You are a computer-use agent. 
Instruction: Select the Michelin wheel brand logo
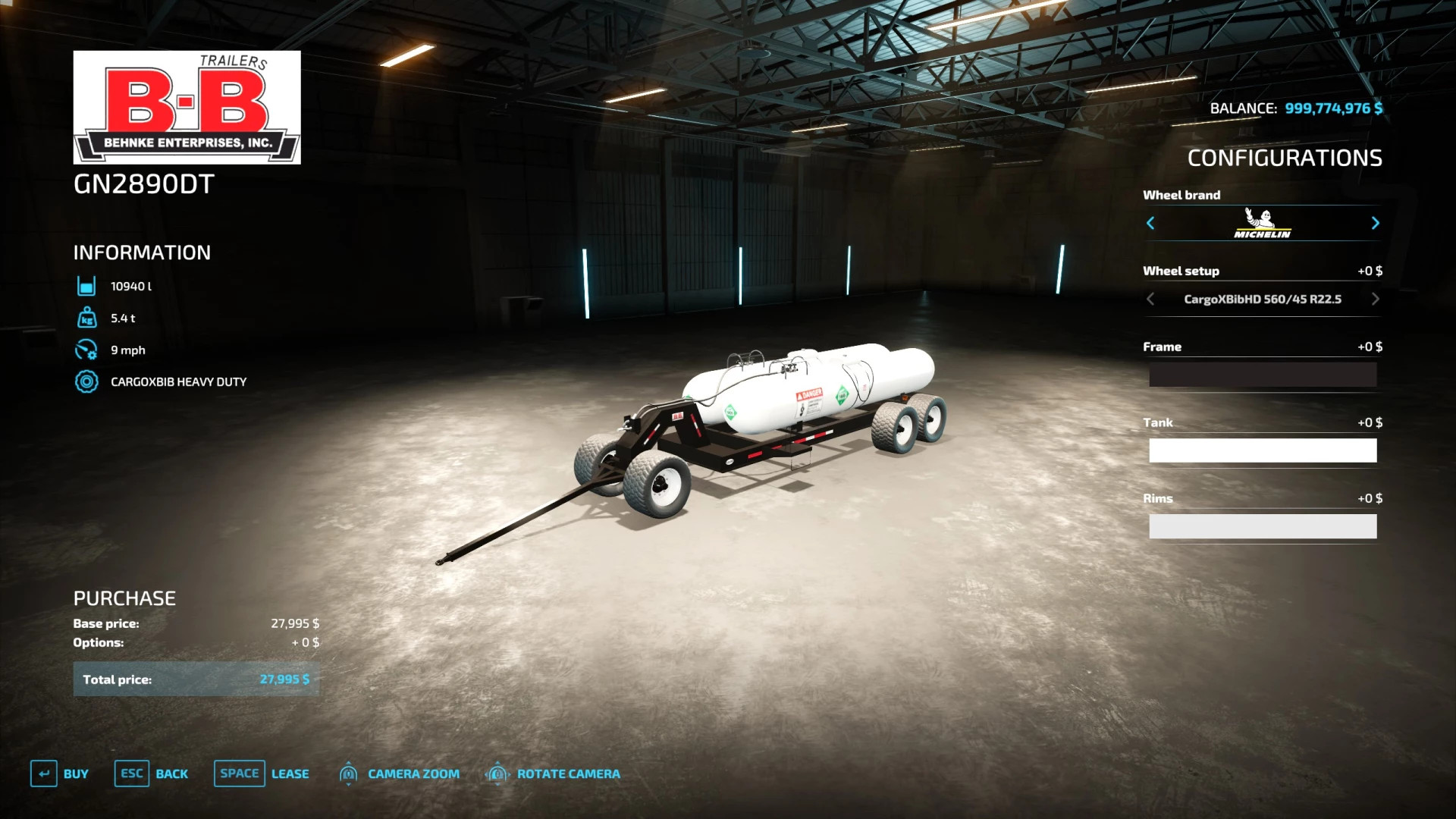click(1262, 224)
